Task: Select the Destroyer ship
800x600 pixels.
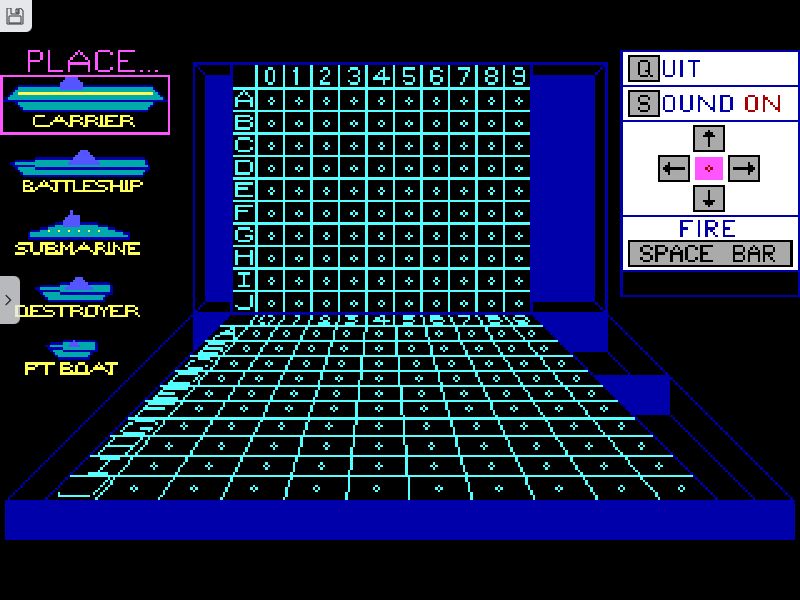Action: tap(76, 298)
